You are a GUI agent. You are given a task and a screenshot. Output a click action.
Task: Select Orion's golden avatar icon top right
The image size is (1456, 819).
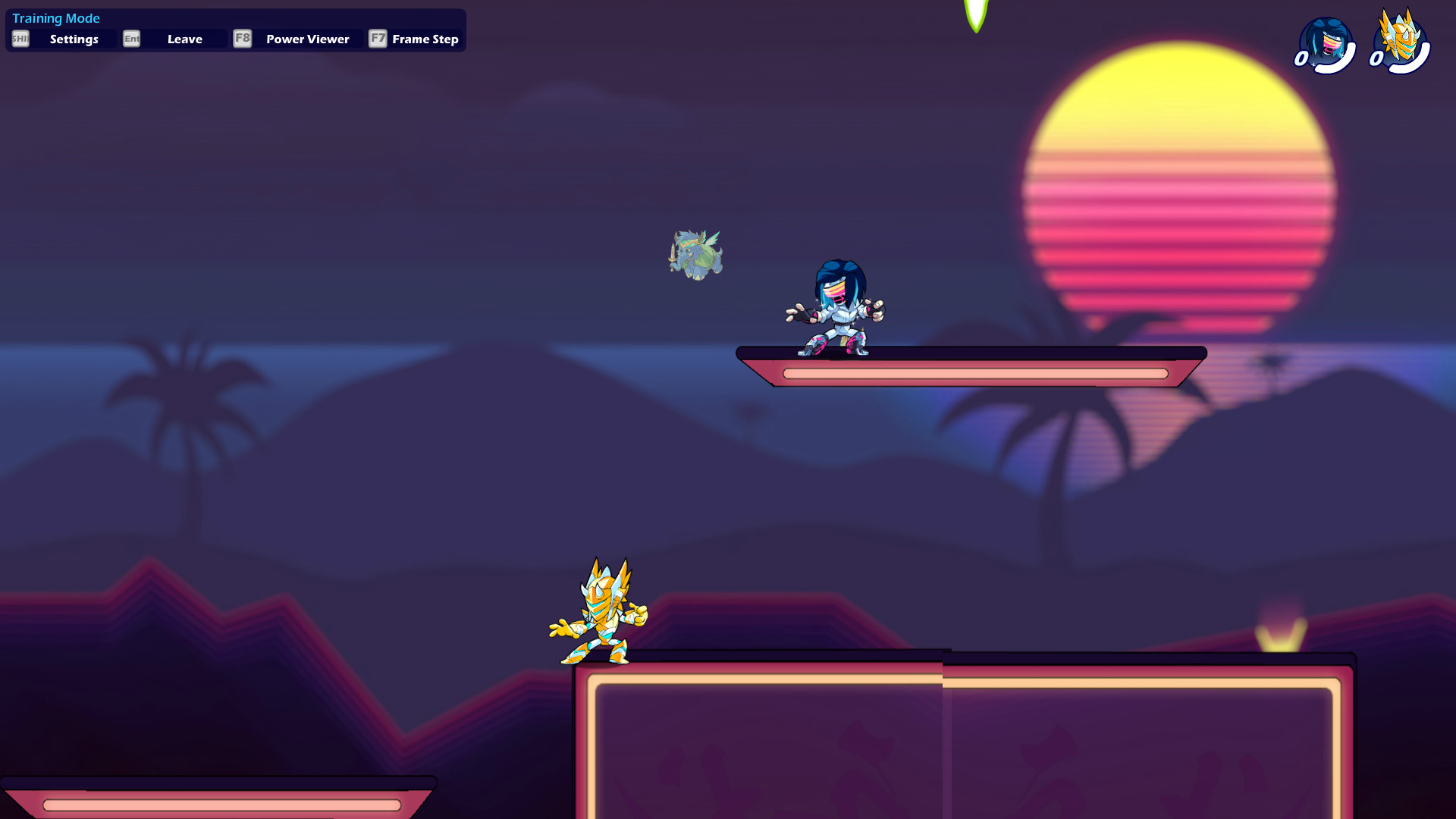click(x=1399, y=42)
